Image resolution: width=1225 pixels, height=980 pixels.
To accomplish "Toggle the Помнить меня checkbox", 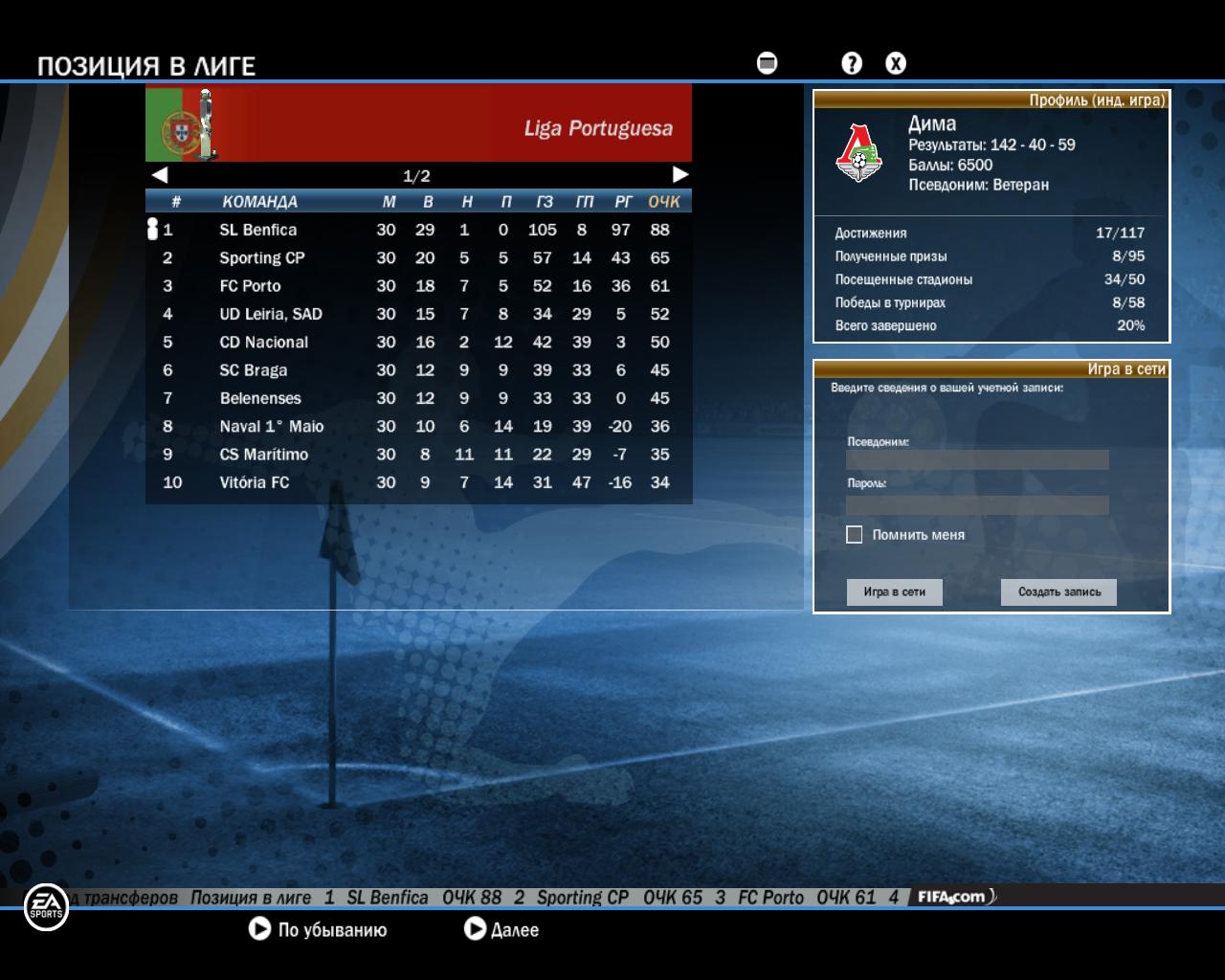I will coord(855,535).
